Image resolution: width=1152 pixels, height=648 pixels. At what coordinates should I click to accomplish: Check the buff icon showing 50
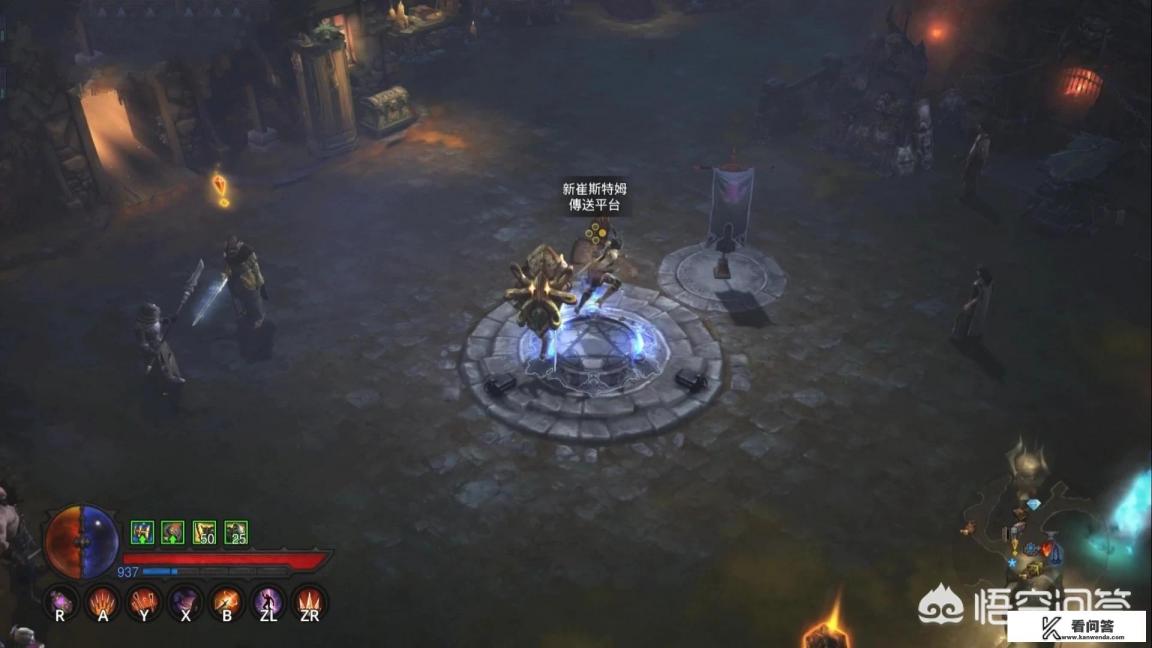point(205,533)
